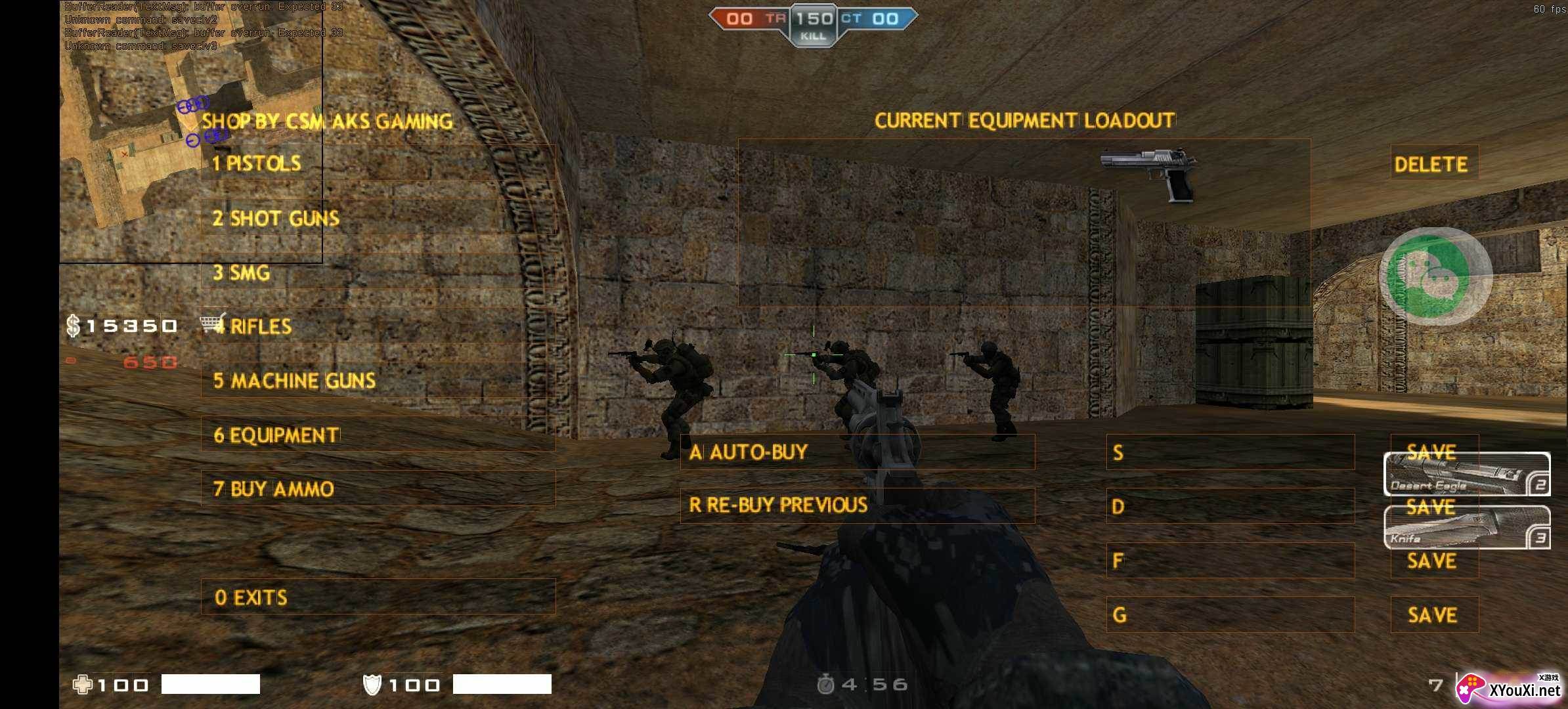1568x709 pixels.
Task: Open the Pistols shop category
Action: click(x=378, y=163)
